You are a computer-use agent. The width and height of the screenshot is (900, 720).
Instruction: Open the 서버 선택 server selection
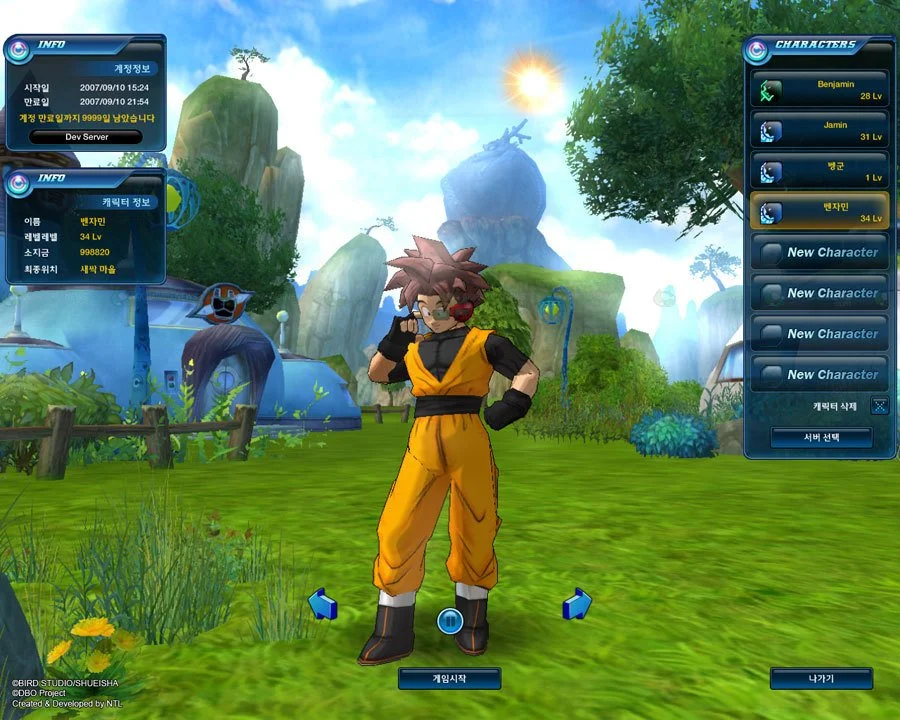pos(821,438)
